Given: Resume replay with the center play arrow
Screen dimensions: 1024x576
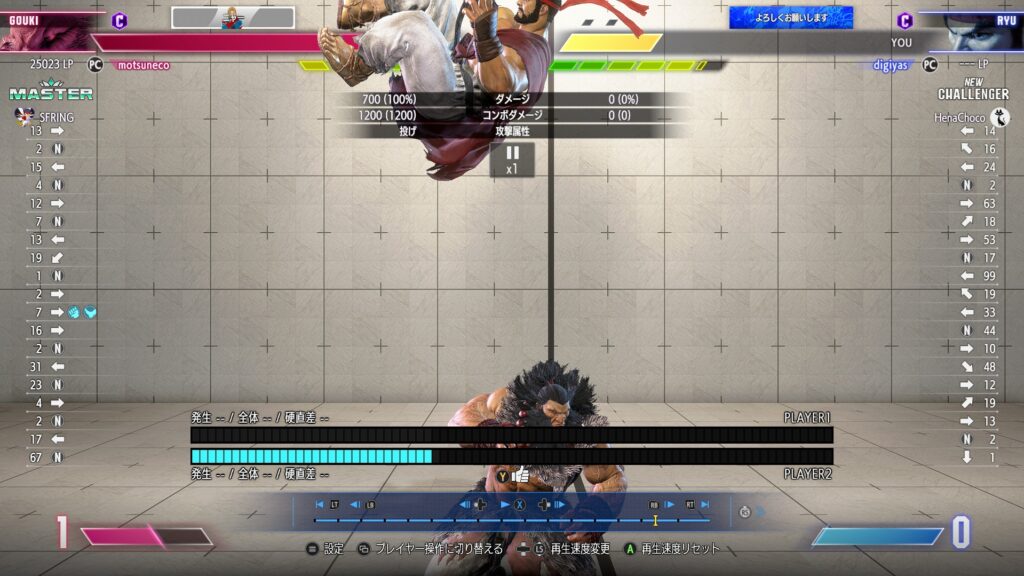Looking at the screenshot, I should (506, 505).
